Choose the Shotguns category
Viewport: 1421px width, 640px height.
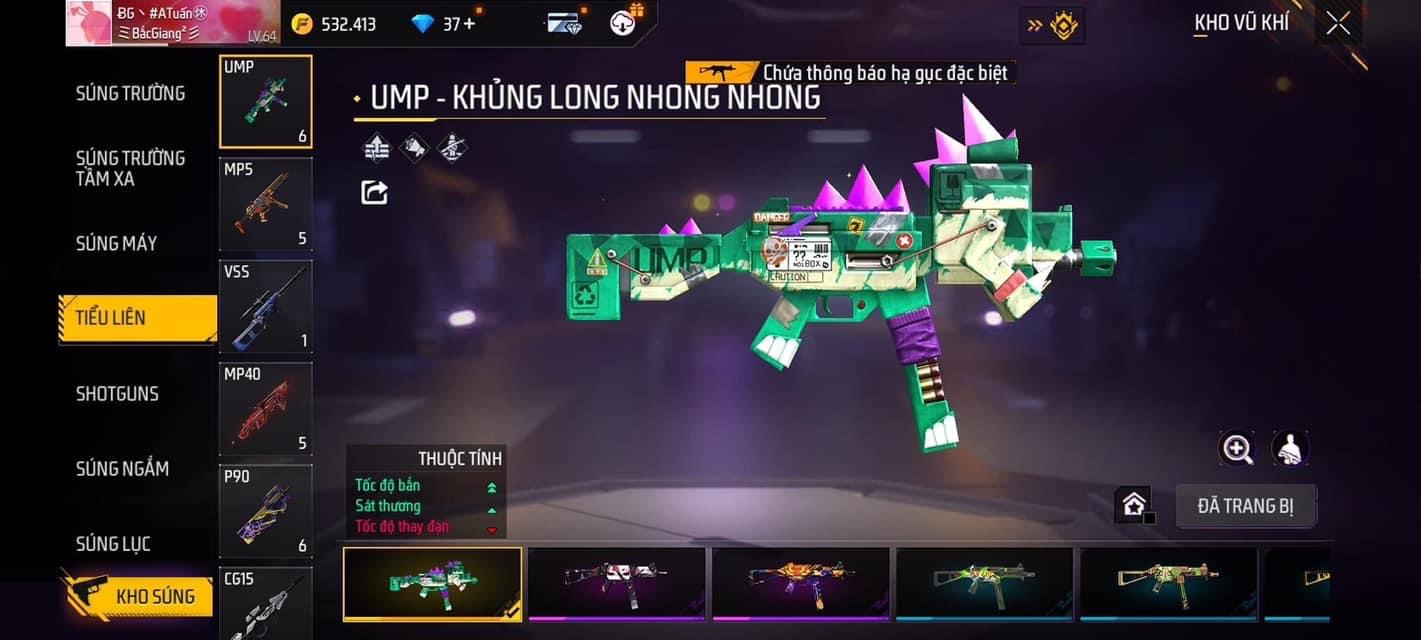tap(117, 394)
